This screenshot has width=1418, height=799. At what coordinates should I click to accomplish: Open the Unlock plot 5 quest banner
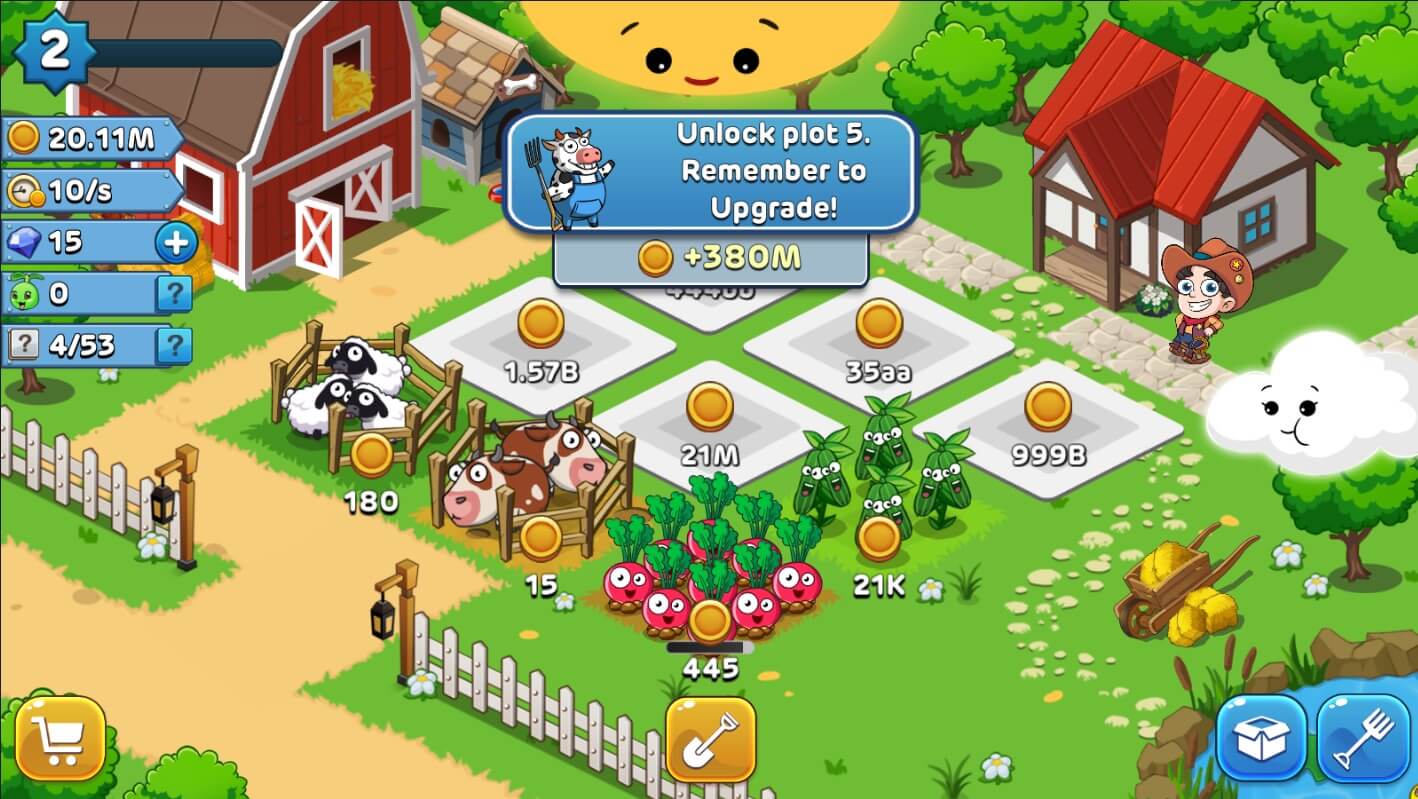coord(710,171)
